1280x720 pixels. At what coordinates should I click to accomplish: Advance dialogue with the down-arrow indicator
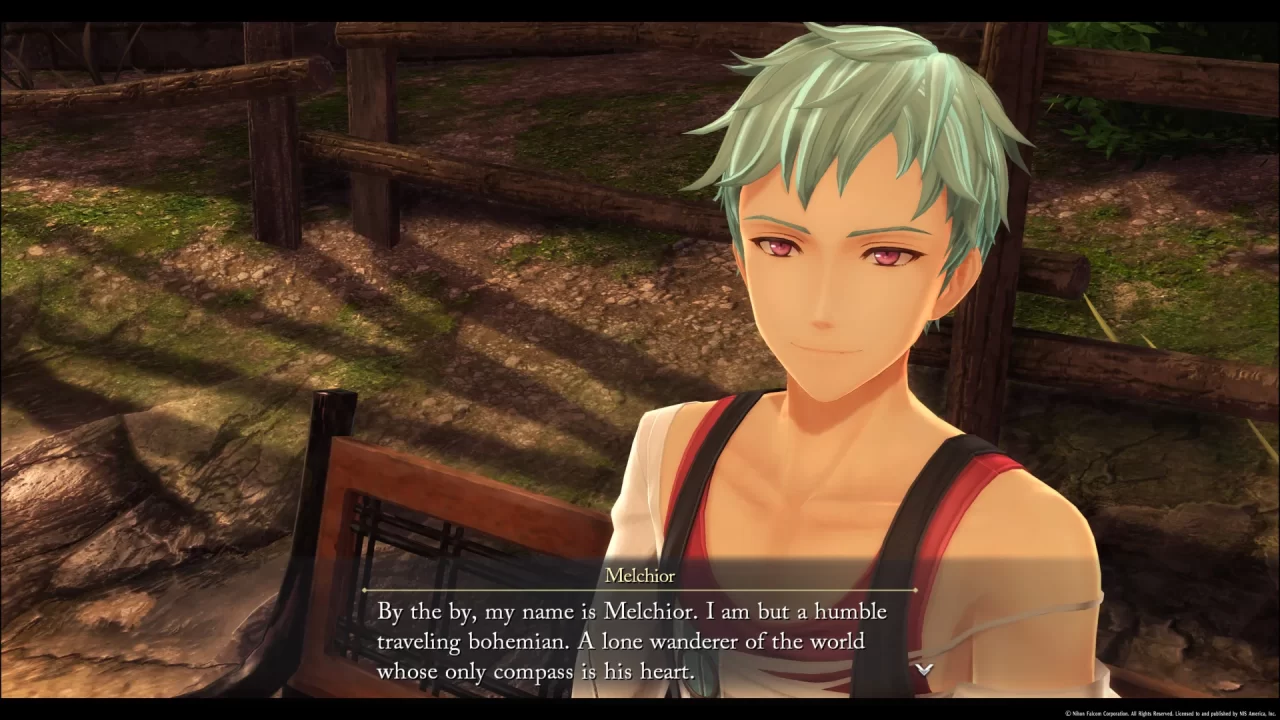(925, 669)
